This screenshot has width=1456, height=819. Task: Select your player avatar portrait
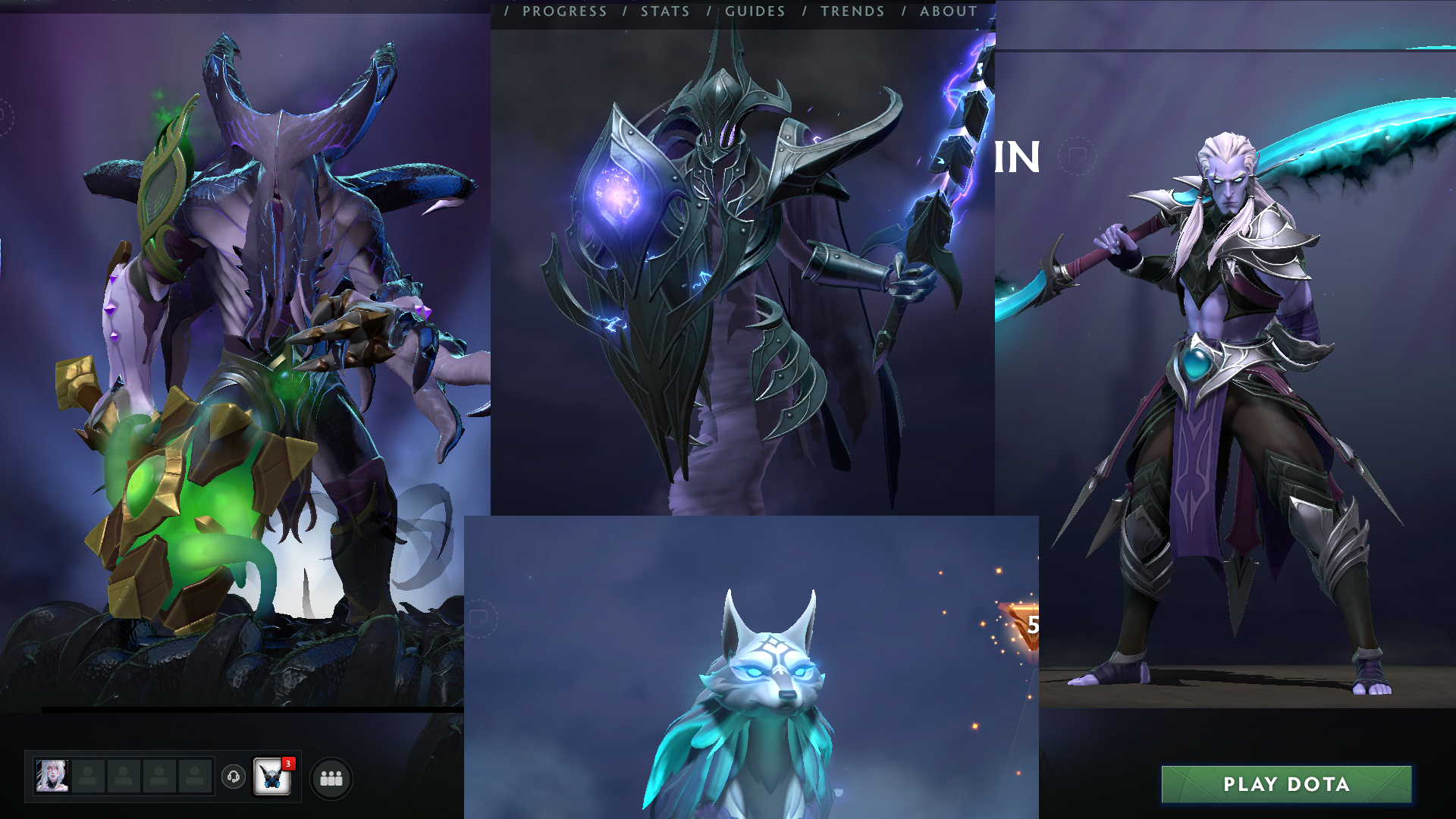[x=53, y=777]
